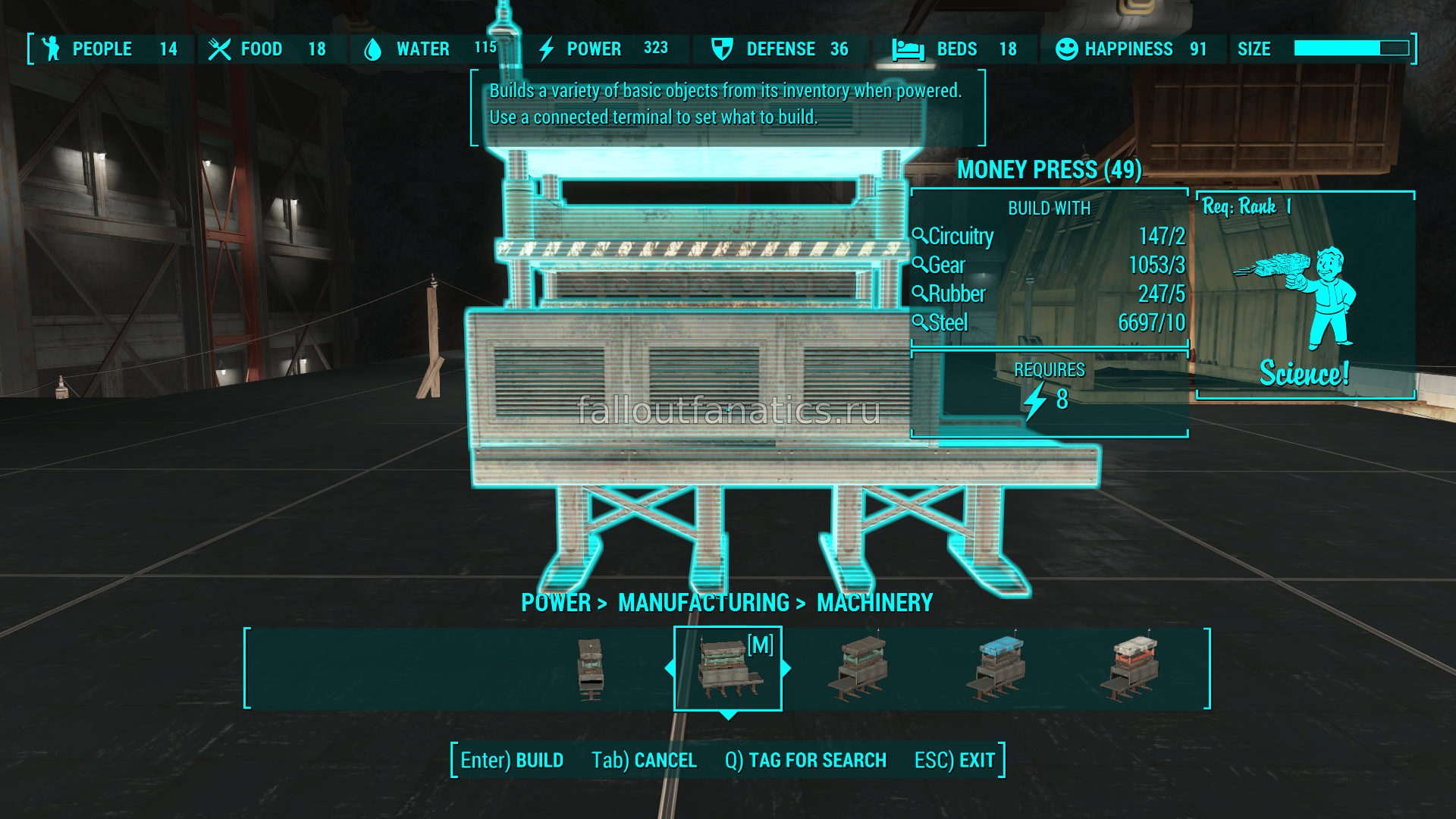Click the right arrow beside the selected item
Image resolution: width=1456 pixels, height=819 pixels.
click(x=786, y=668)
